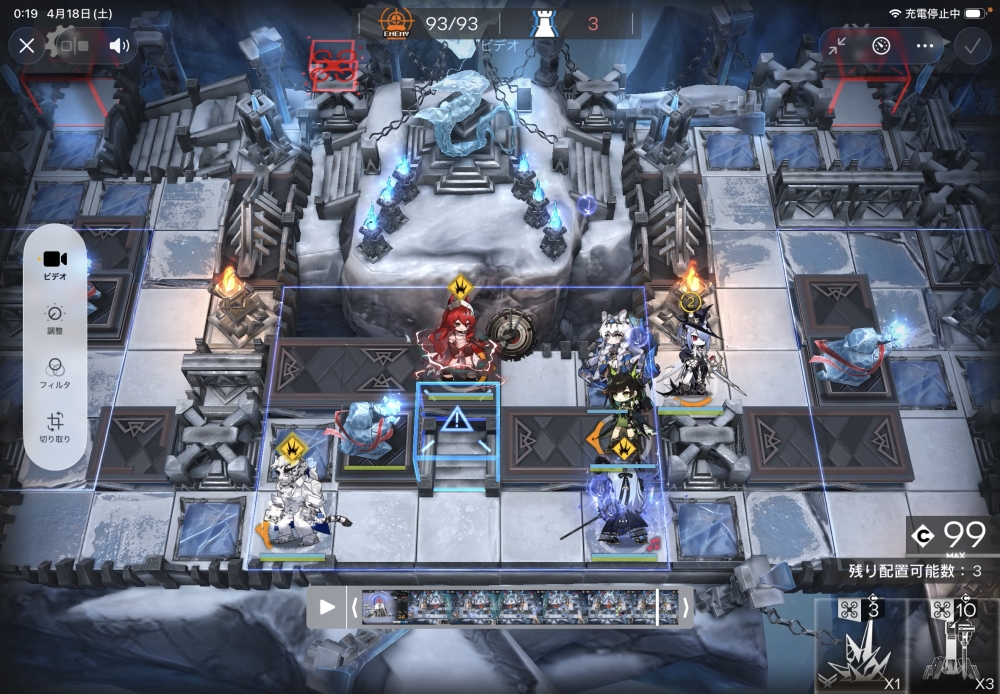The image size is (1000, 694).
Task: Open the フィルタ filter tool
Action: tap(55, 374)
